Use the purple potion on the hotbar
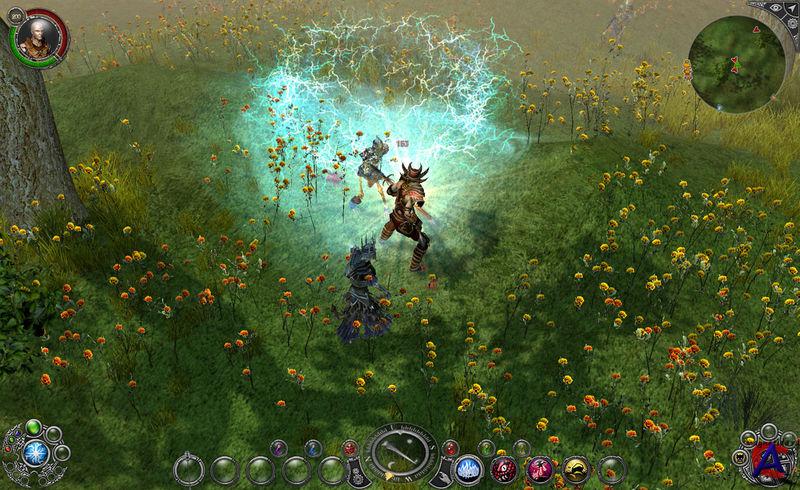The width and height of the screenshot is (800, 490). 279,448
